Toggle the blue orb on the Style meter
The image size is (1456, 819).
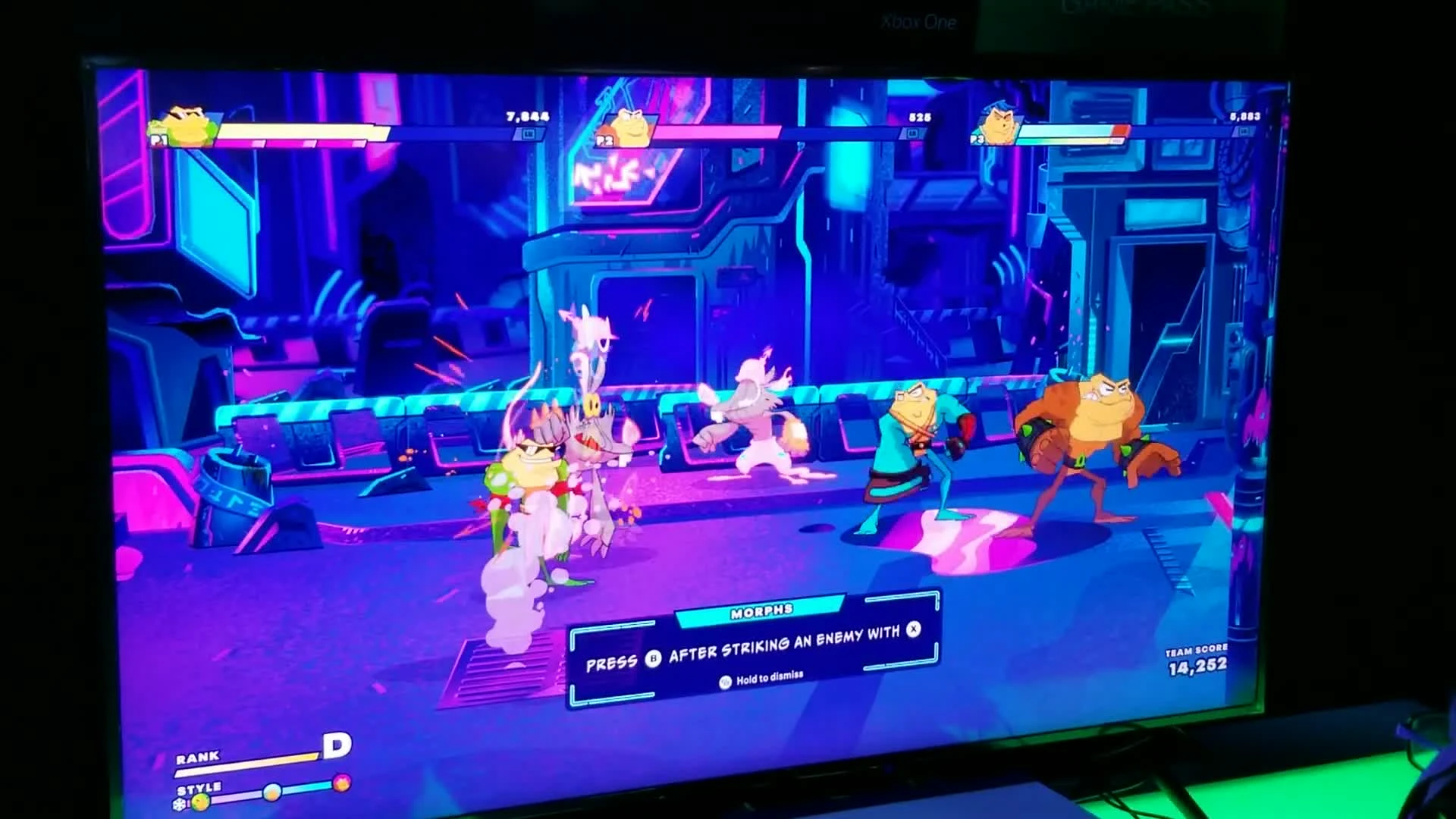click(x=271, y=792)
